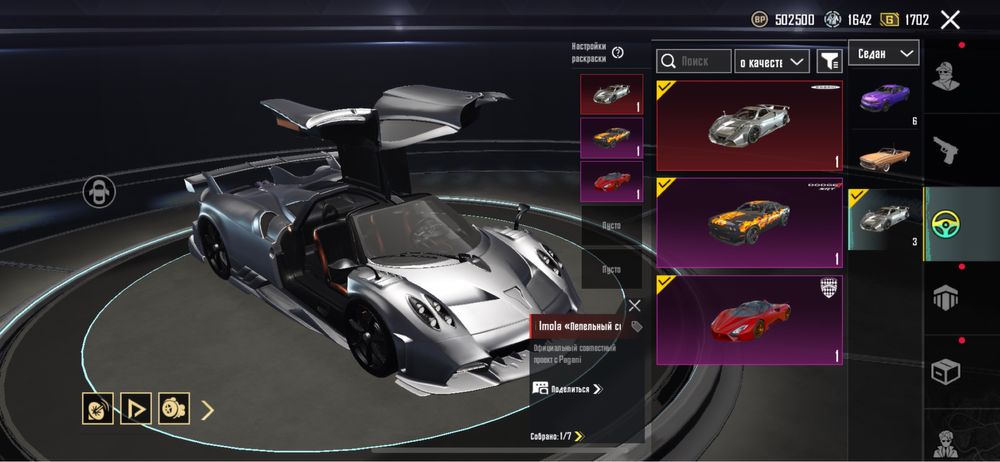This screenshot has width=1000, height=462.
Task: Select the tan convertible car thumbnail
Action: tap(885, 157)
